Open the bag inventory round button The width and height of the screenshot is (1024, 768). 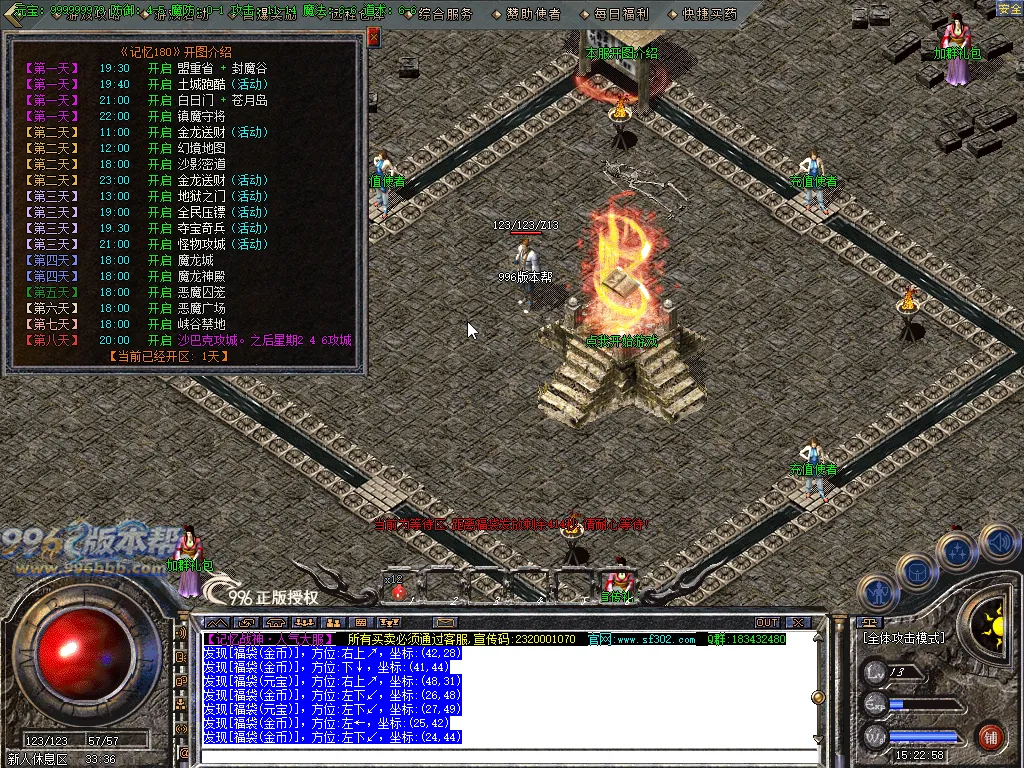pos(915,571)
